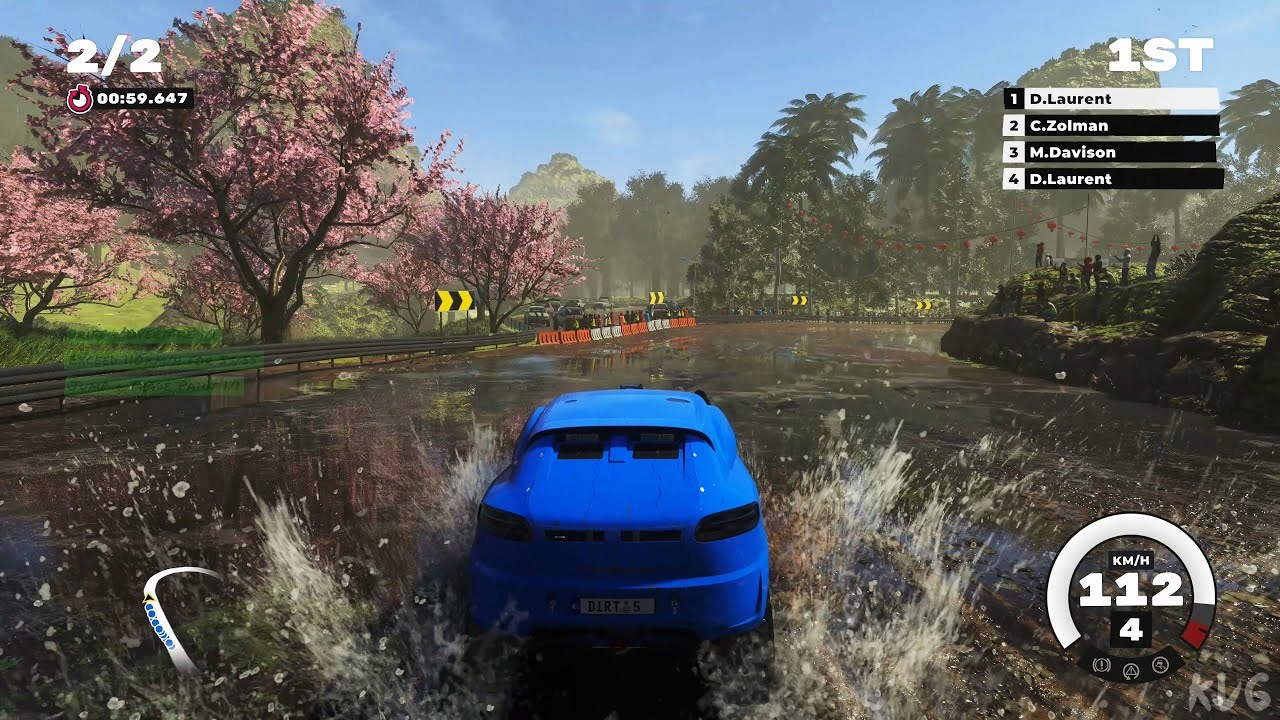Select the slippery road indicator icon
This screenshot has width=1280, height=720.
[x=1161, y=664]
